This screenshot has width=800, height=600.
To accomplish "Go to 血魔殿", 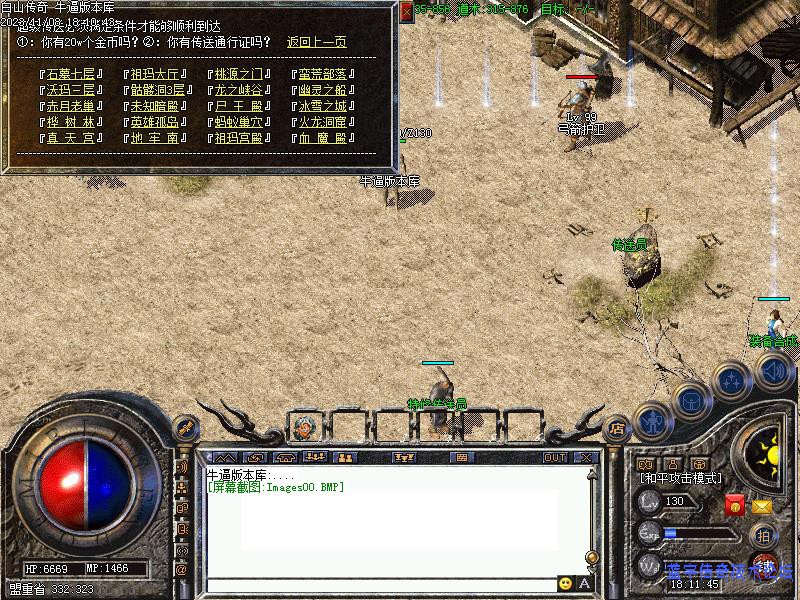I will point(322,138).
